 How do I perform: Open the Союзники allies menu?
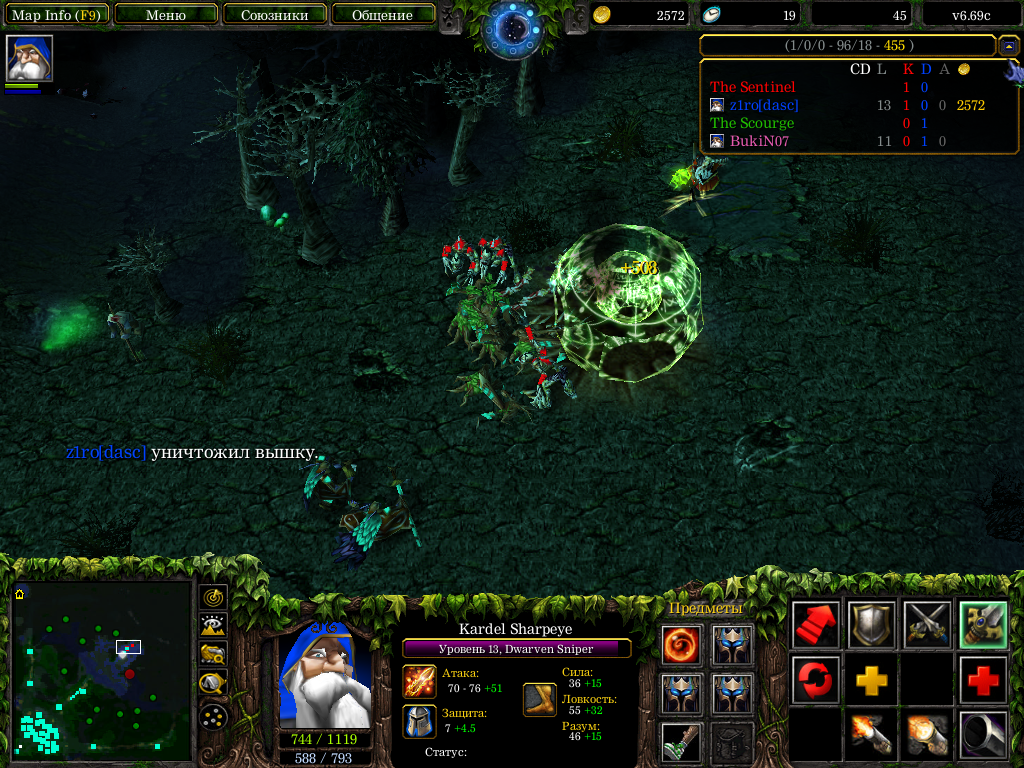tap(273, 15)
